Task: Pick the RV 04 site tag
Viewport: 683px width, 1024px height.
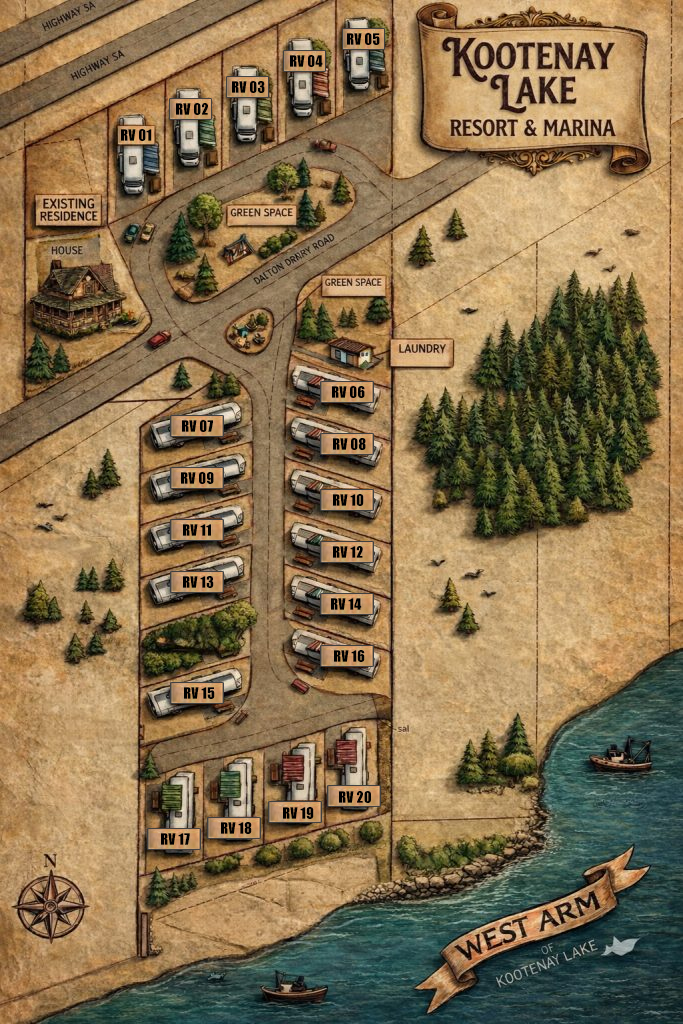Action: tap(305, 60)
